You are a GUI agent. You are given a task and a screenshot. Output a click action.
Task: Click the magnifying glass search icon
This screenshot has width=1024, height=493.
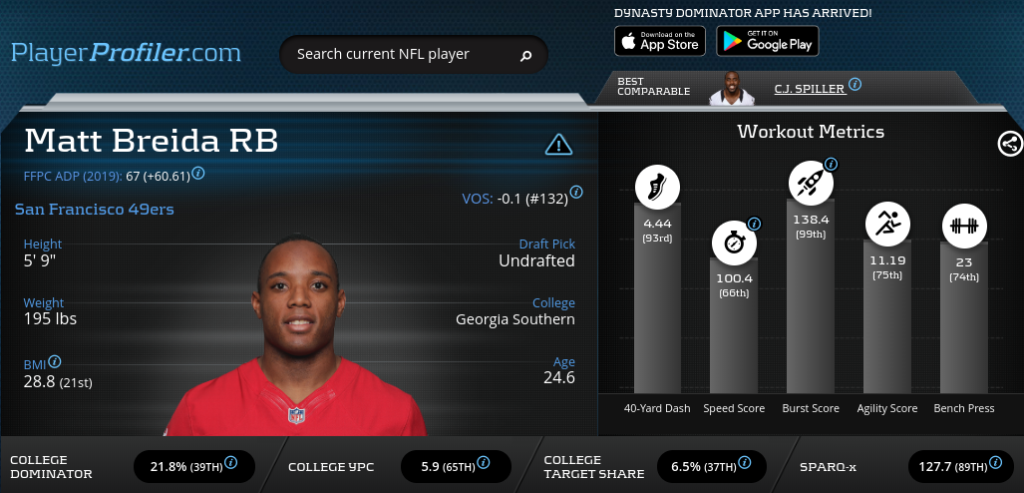point(526,55)
